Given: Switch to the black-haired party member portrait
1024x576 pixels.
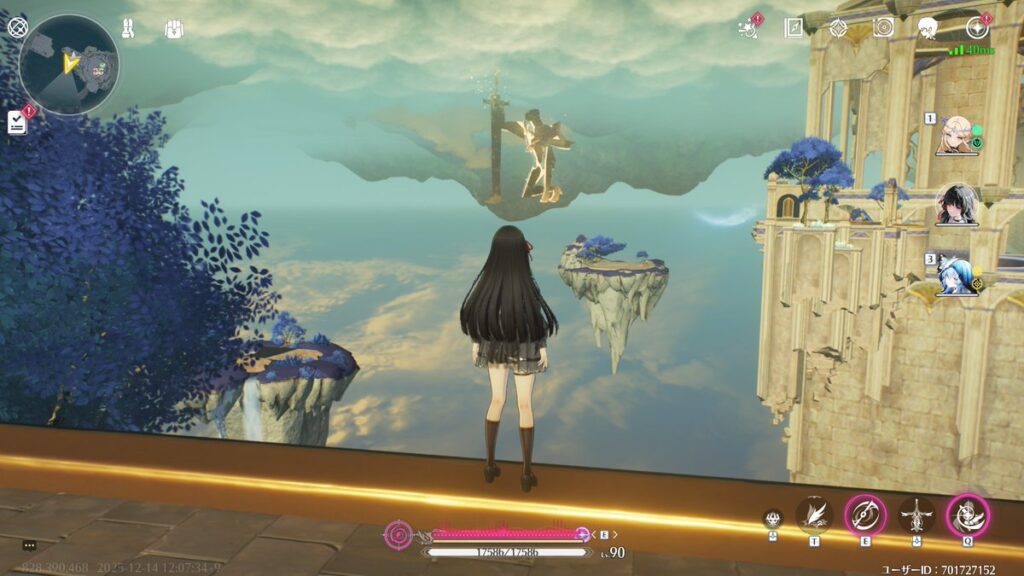Looking at the screenshot, I should coord(955,205).
